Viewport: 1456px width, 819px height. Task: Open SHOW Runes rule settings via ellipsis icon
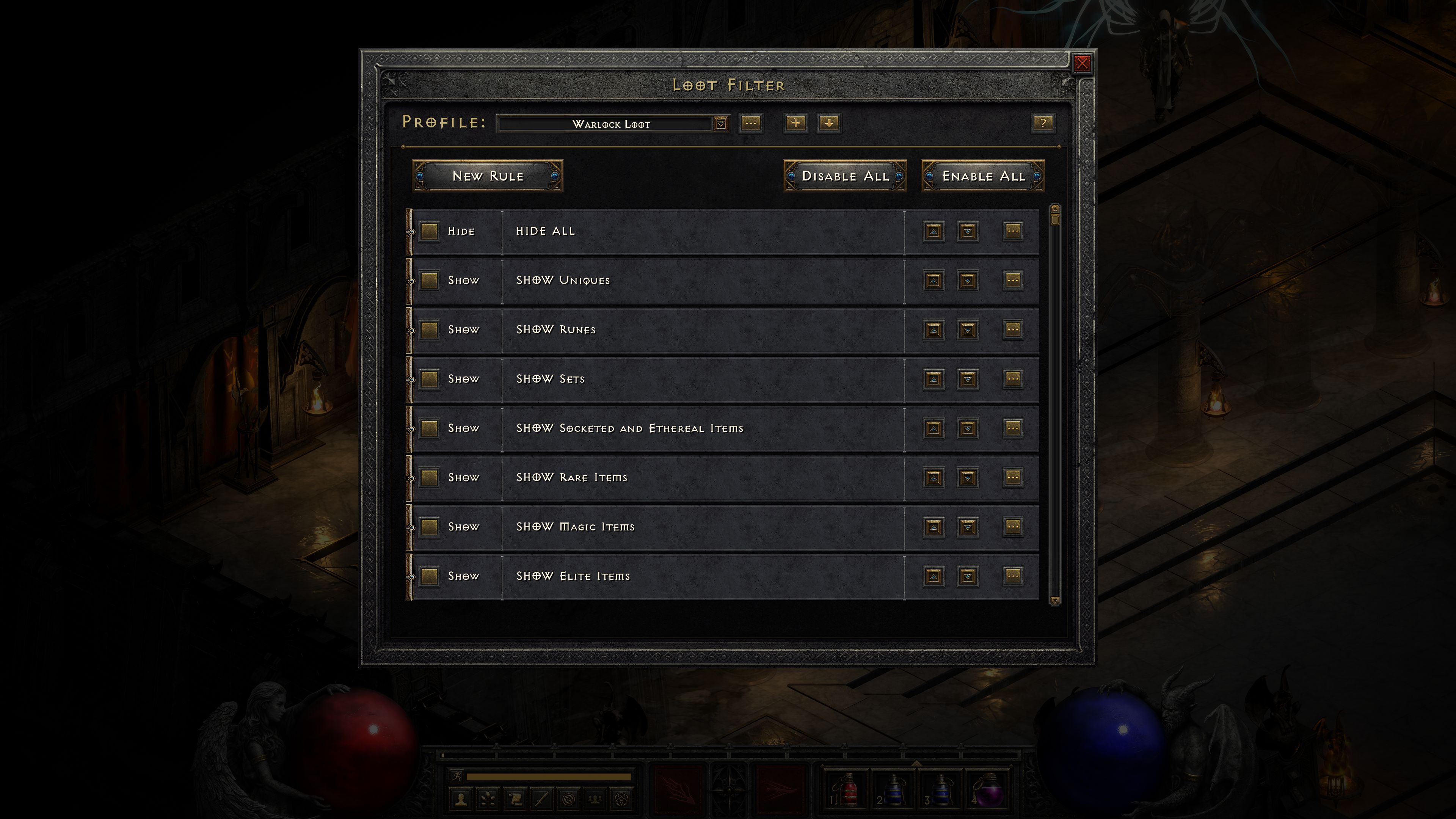tap(1012, 330)
